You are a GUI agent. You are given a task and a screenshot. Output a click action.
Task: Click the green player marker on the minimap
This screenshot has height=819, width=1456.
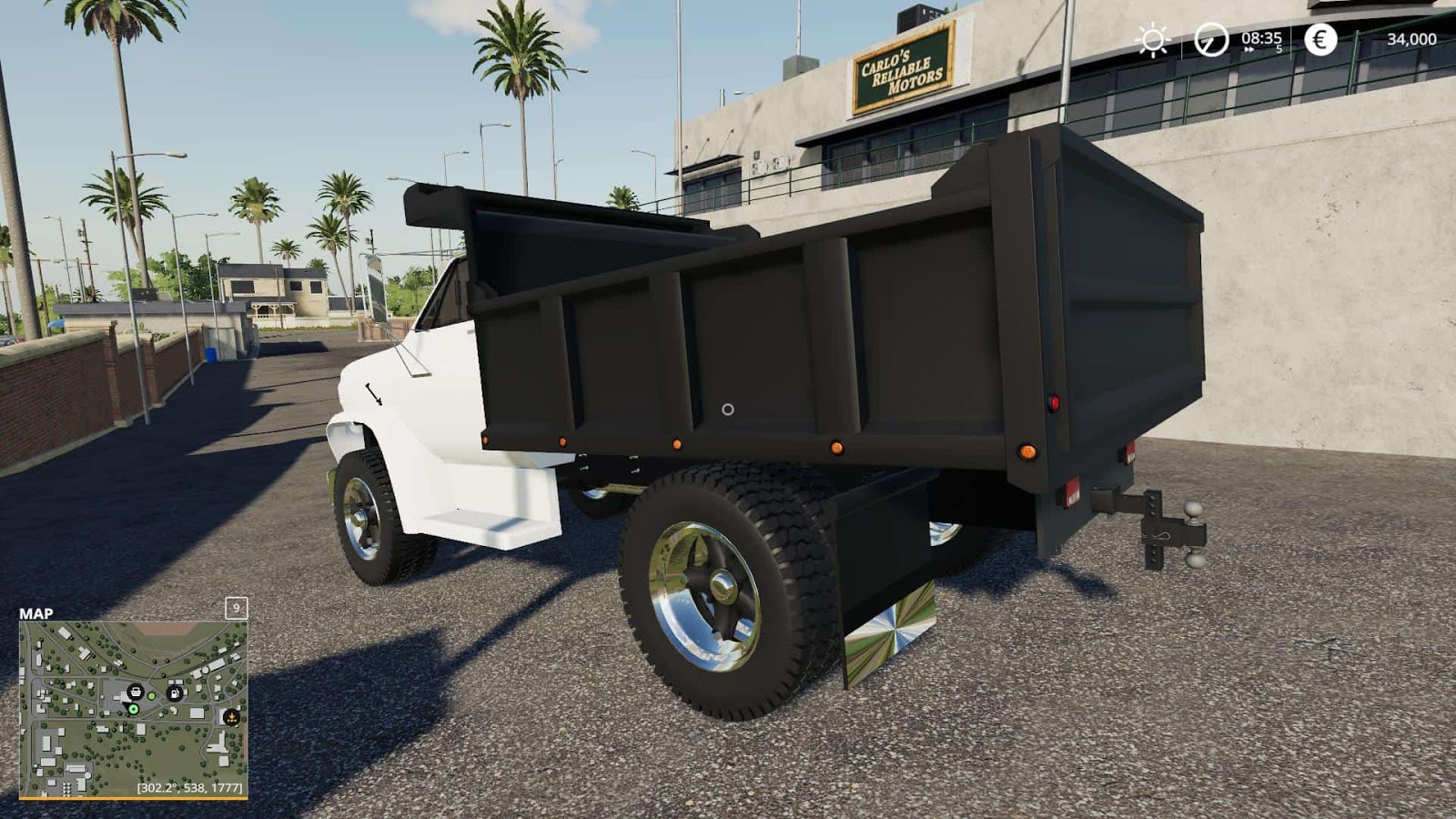click(133, 709)
